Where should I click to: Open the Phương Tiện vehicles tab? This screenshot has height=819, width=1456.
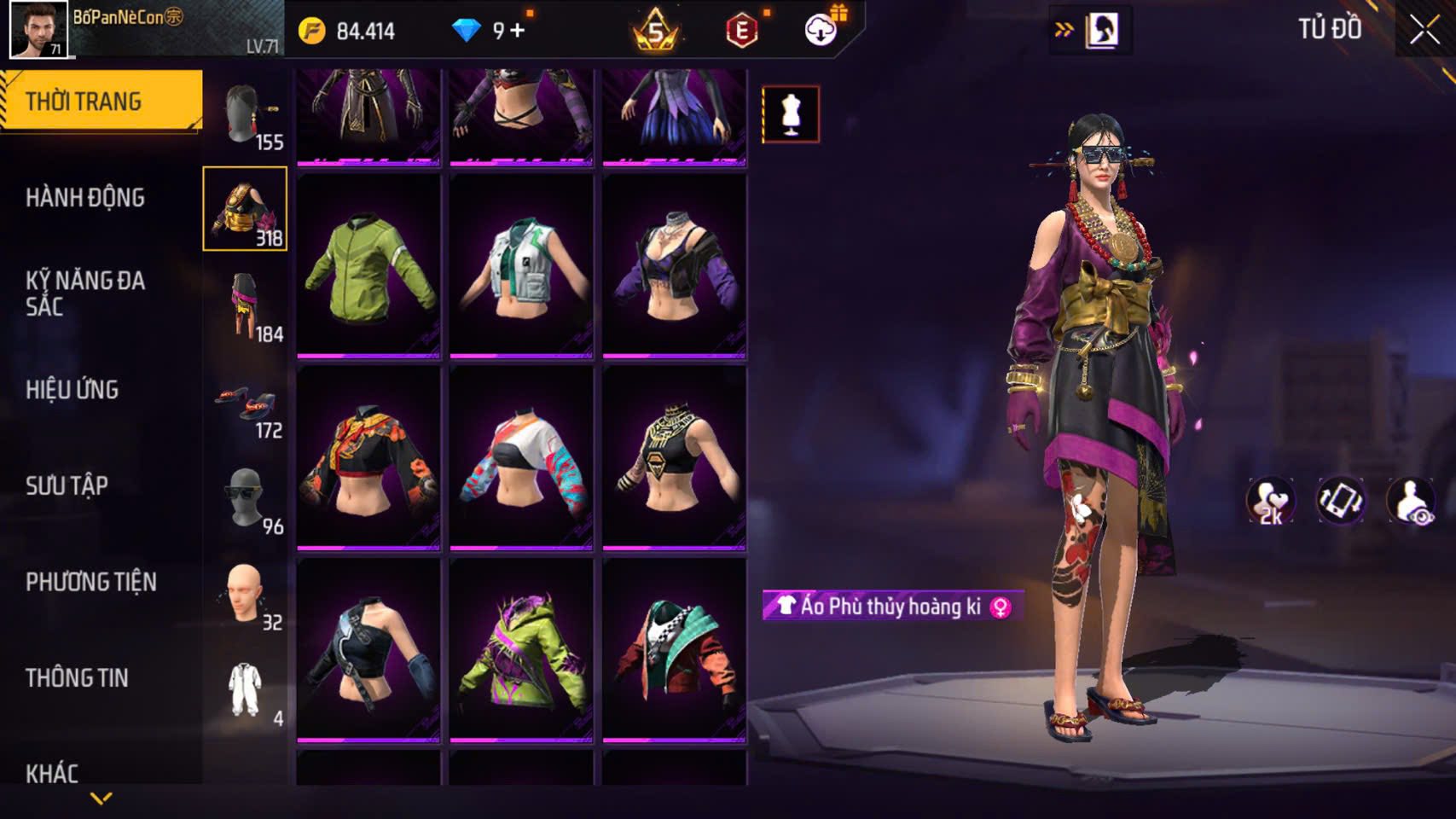(x=91, y=582)
